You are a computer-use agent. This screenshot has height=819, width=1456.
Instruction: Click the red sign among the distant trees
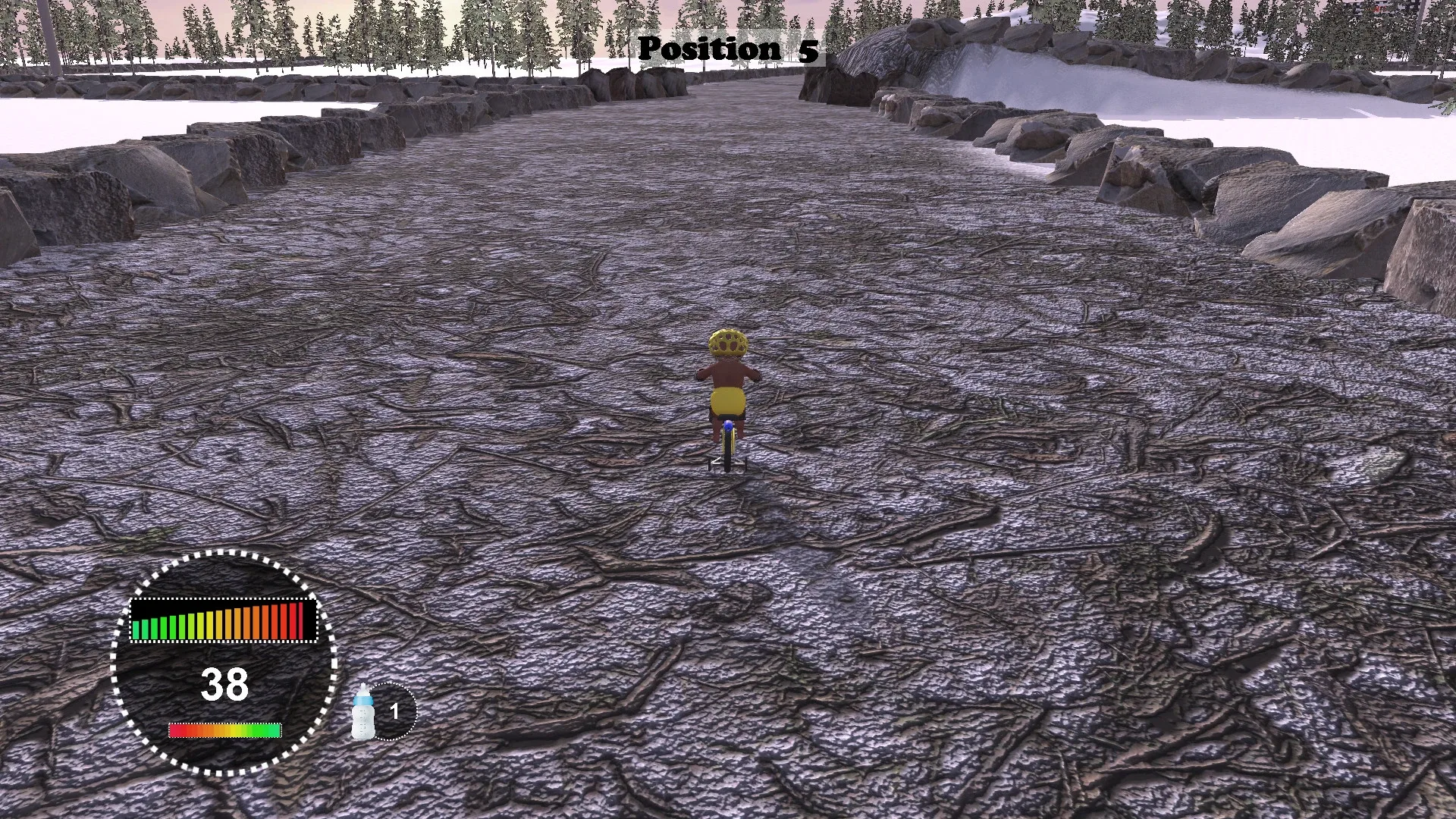tap(1379, 8)
